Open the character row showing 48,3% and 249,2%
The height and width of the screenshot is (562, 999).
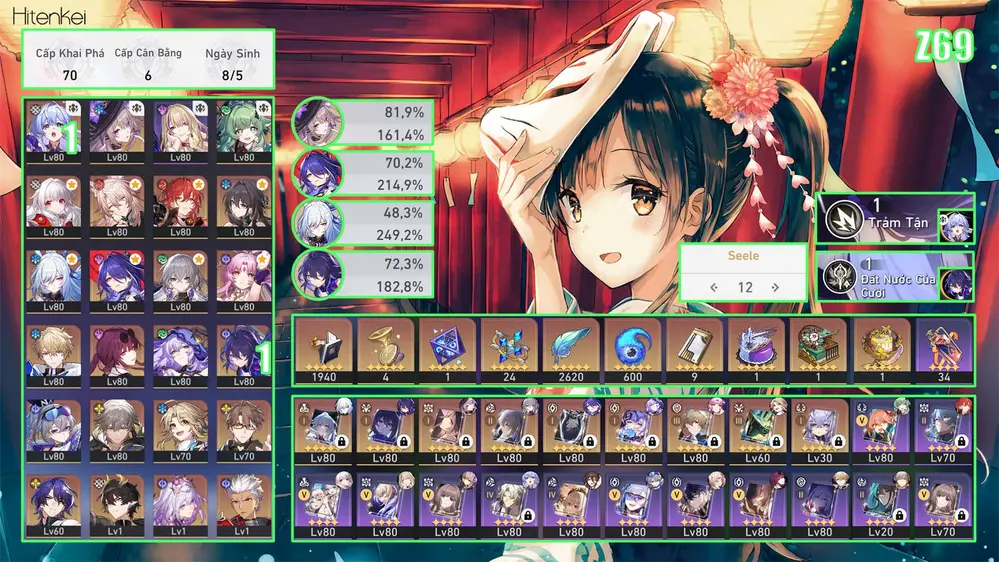point(364,222)
